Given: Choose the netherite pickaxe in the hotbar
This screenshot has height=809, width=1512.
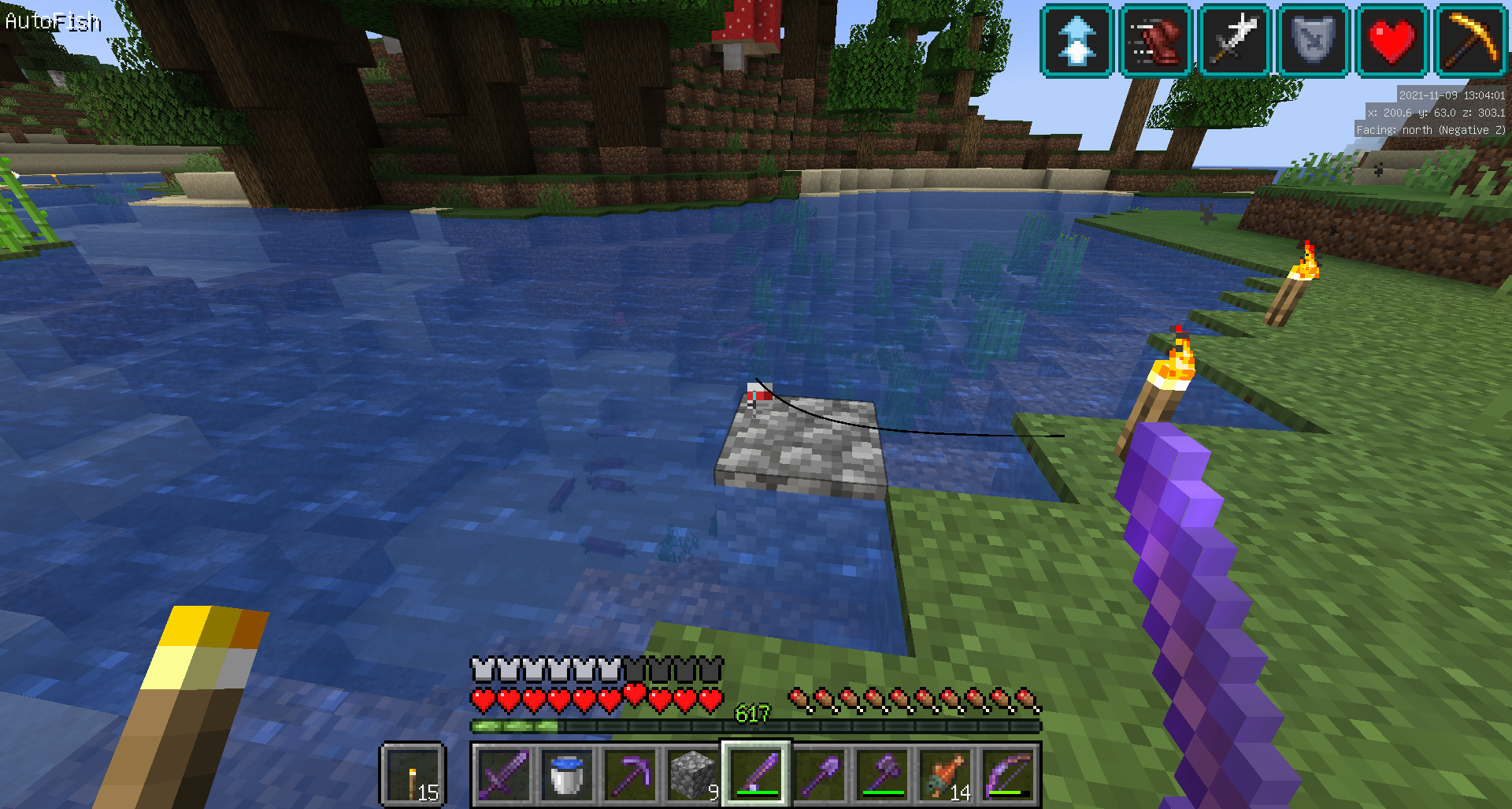Looking at the screenshot, I should click(x=630, y=774).
